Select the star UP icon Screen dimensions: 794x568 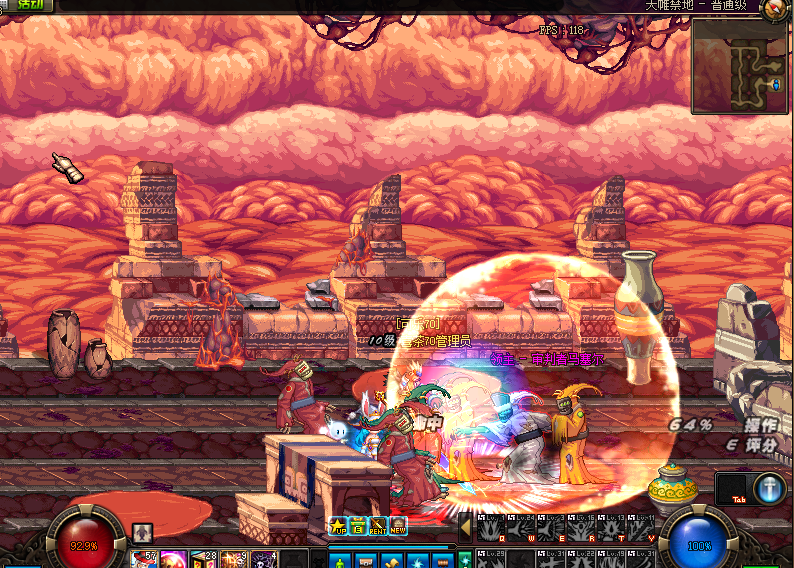pos(338,526)
